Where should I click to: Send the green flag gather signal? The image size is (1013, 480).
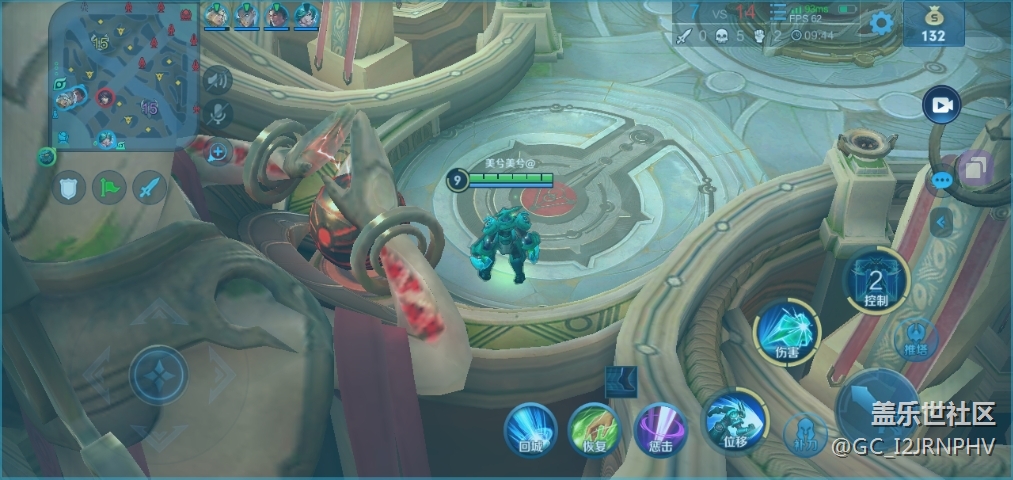[x=109, y=188]
